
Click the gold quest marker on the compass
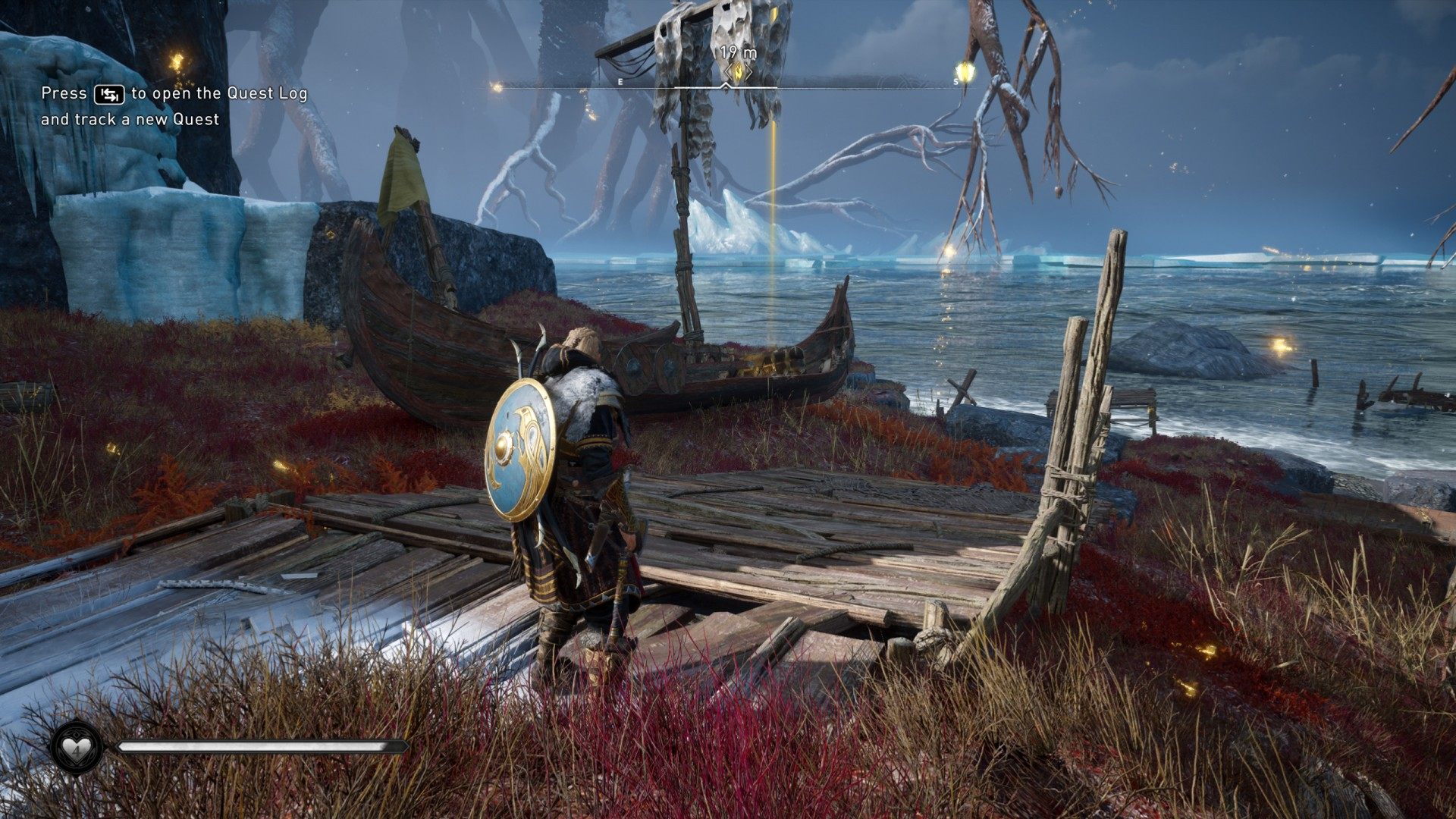click(x=736, y=73)
